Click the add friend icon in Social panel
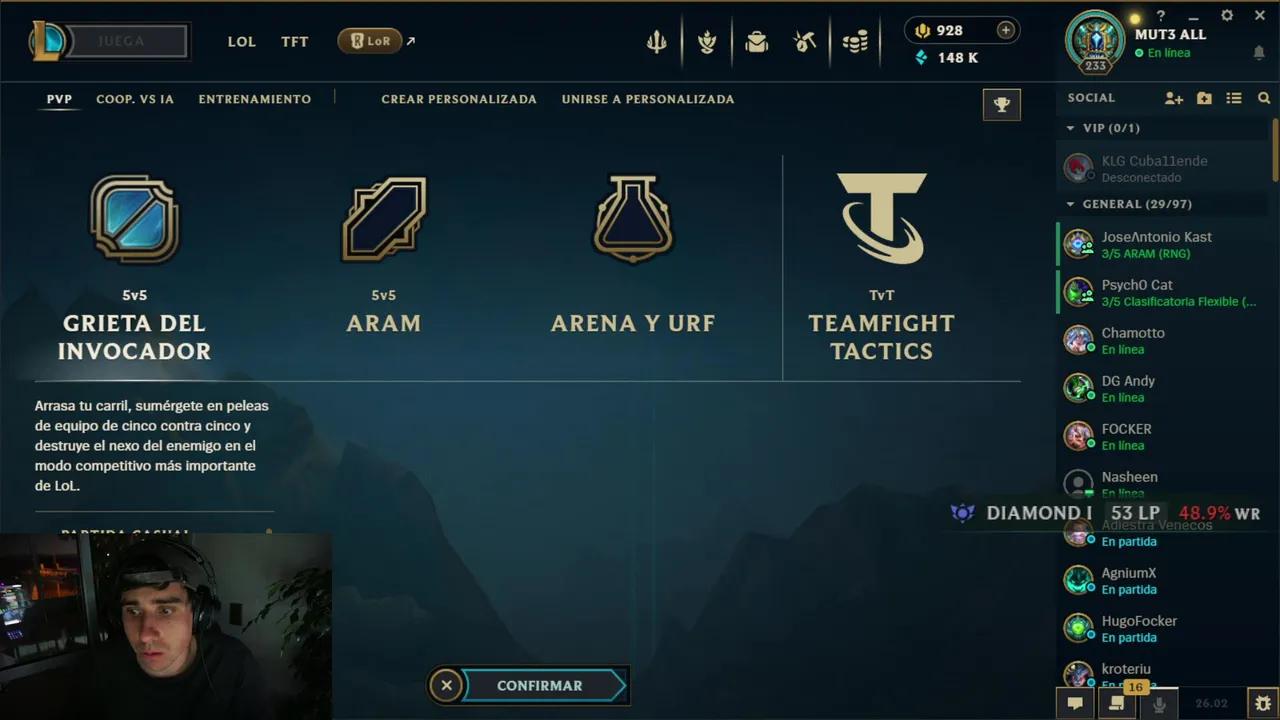Screen dimensions: 1280x720 click(x=1174, y=98)
